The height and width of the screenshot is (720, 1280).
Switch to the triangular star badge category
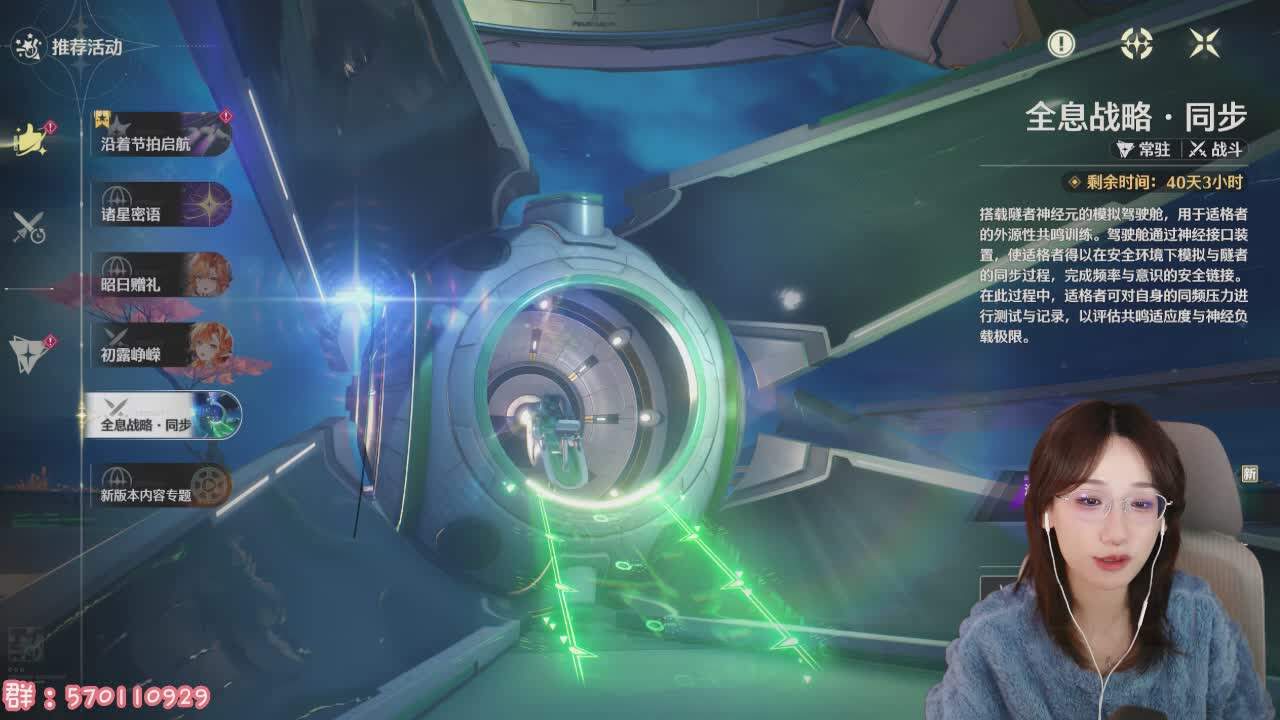pyautogui.click(x=28, y=351)
